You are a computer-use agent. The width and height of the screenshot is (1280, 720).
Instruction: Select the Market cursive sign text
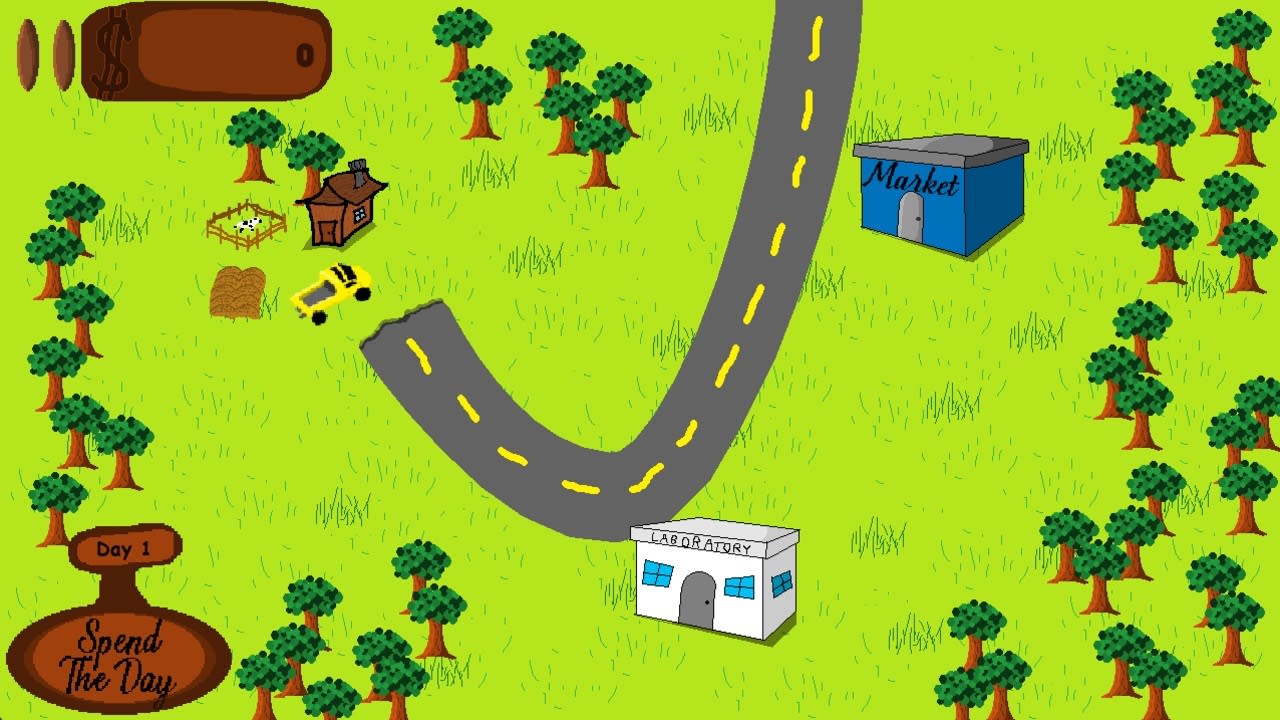coord(913,178)
